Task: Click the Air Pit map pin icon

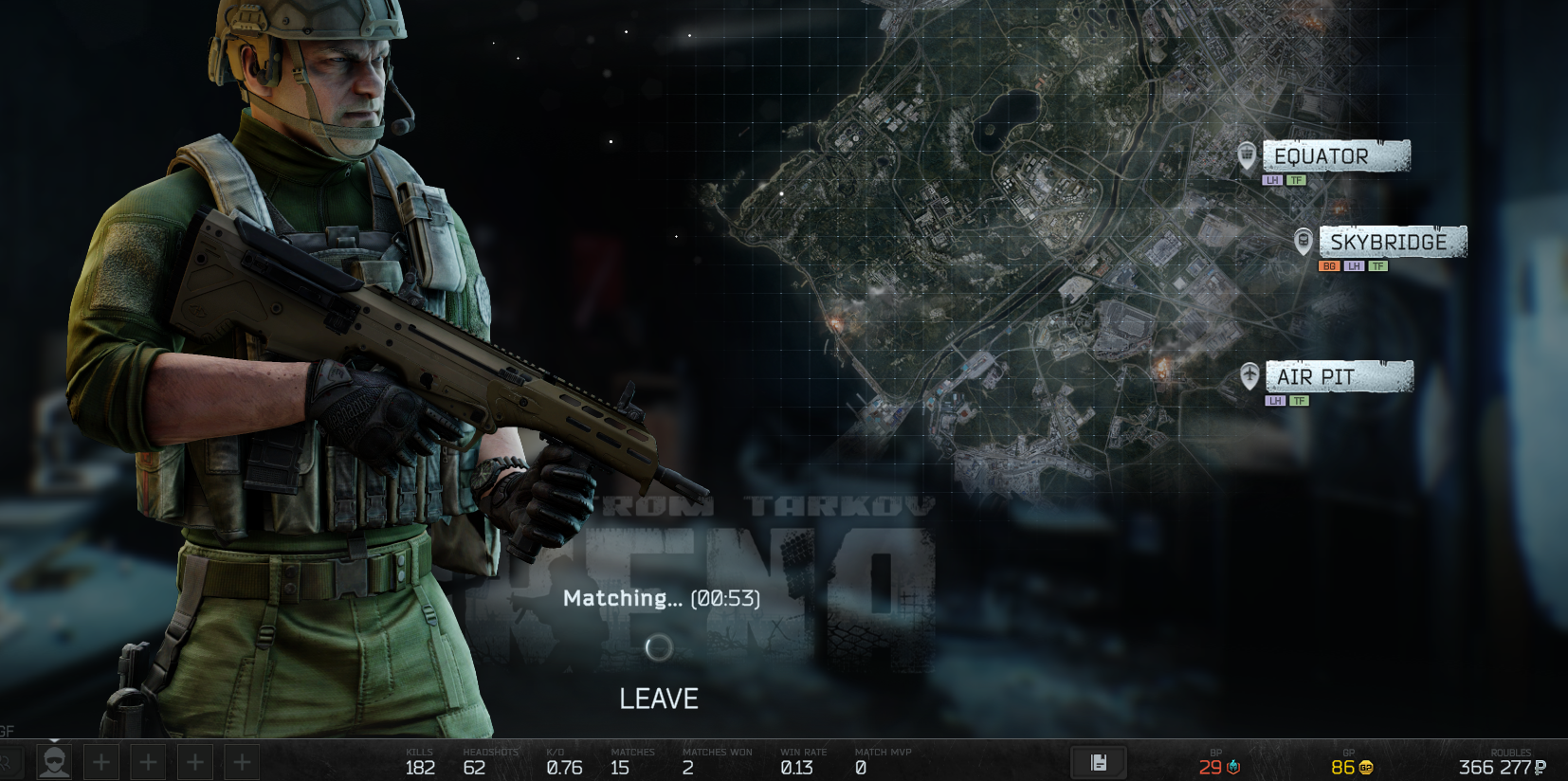Action: (x=1249, y=375)
